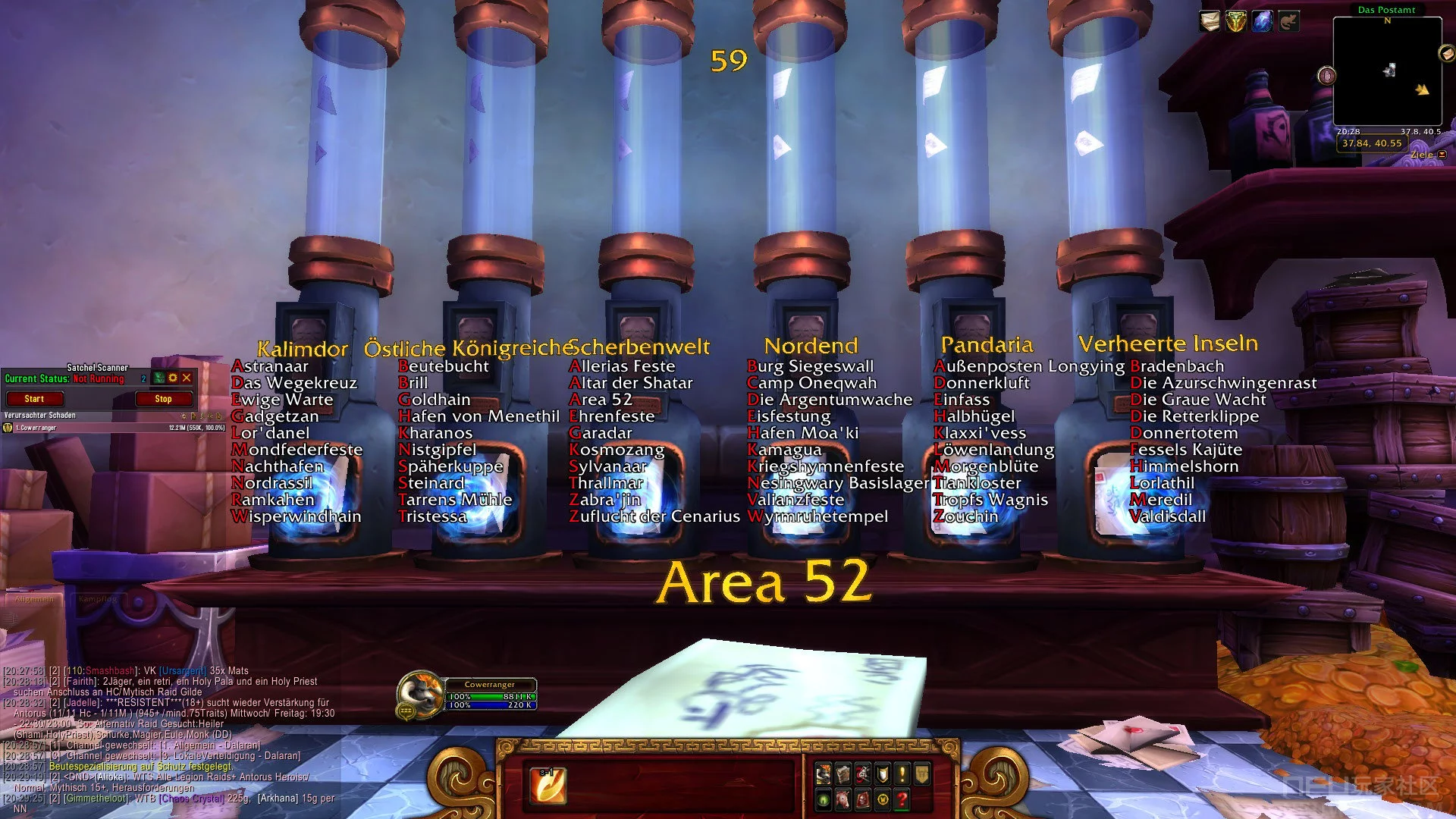The width and height of the screenshot is (1456, 819).
Task: Close the Satchel Scanner panel
Action: (x=187, y=378)
